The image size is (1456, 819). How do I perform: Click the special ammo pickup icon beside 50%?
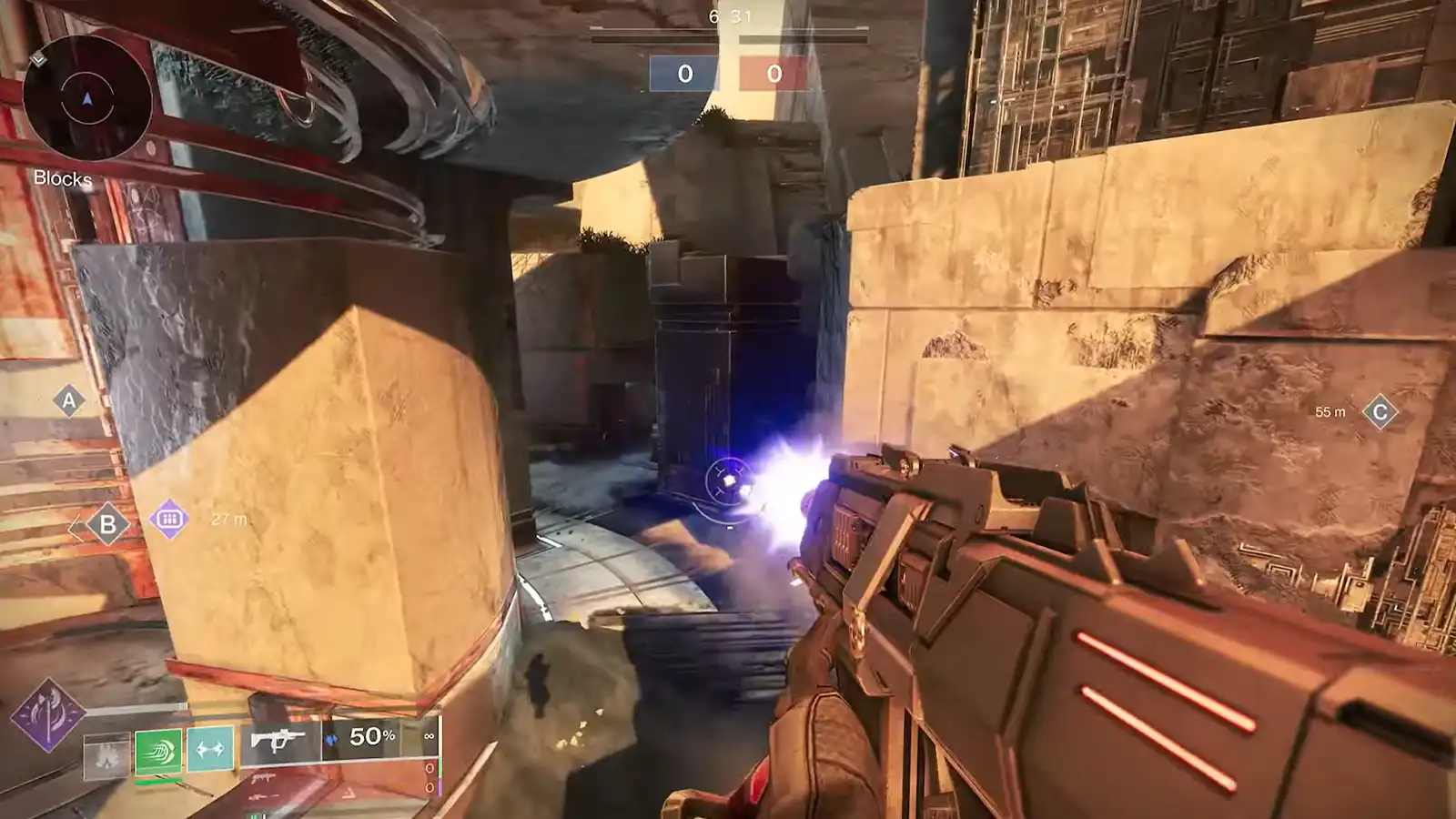pos(333,739)
